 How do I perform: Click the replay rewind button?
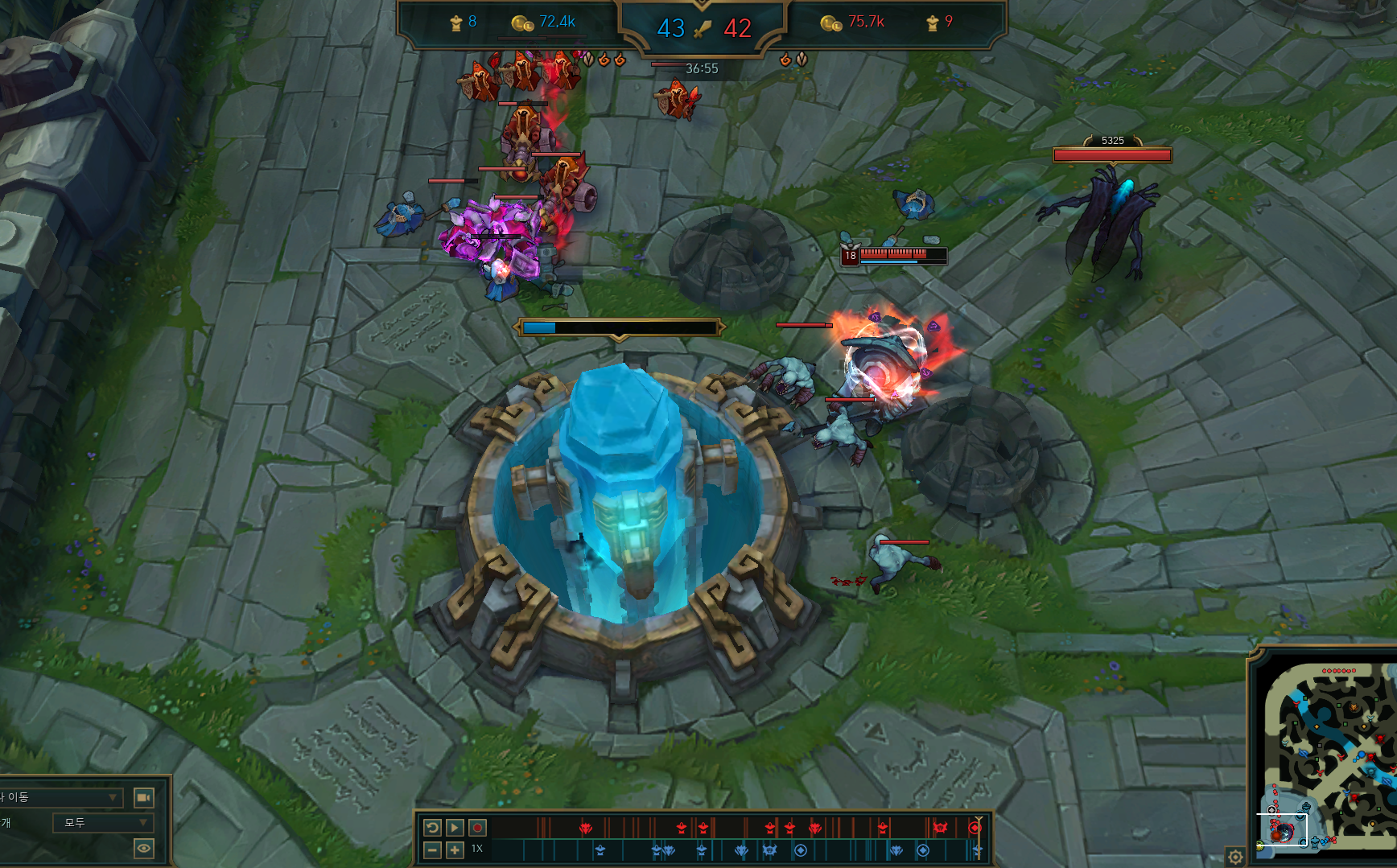pos(432,827)
